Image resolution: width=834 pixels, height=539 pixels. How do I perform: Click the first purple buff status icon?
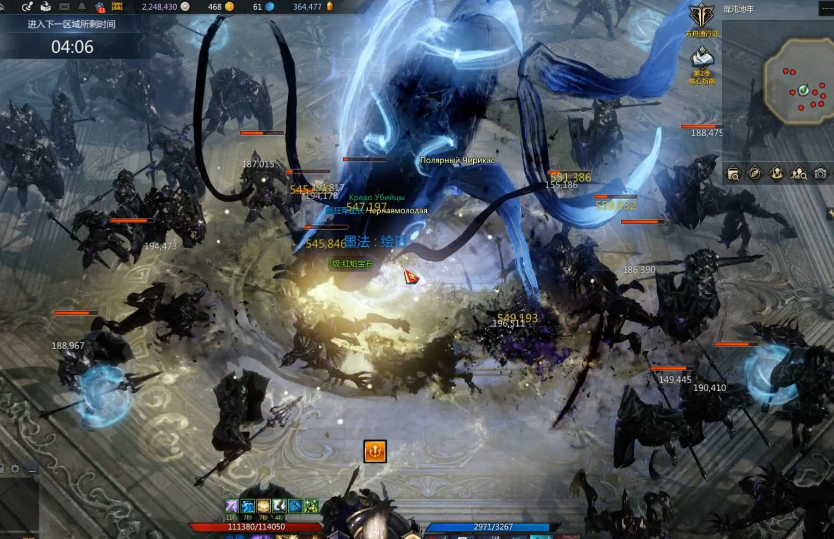[x=231, y=506]
